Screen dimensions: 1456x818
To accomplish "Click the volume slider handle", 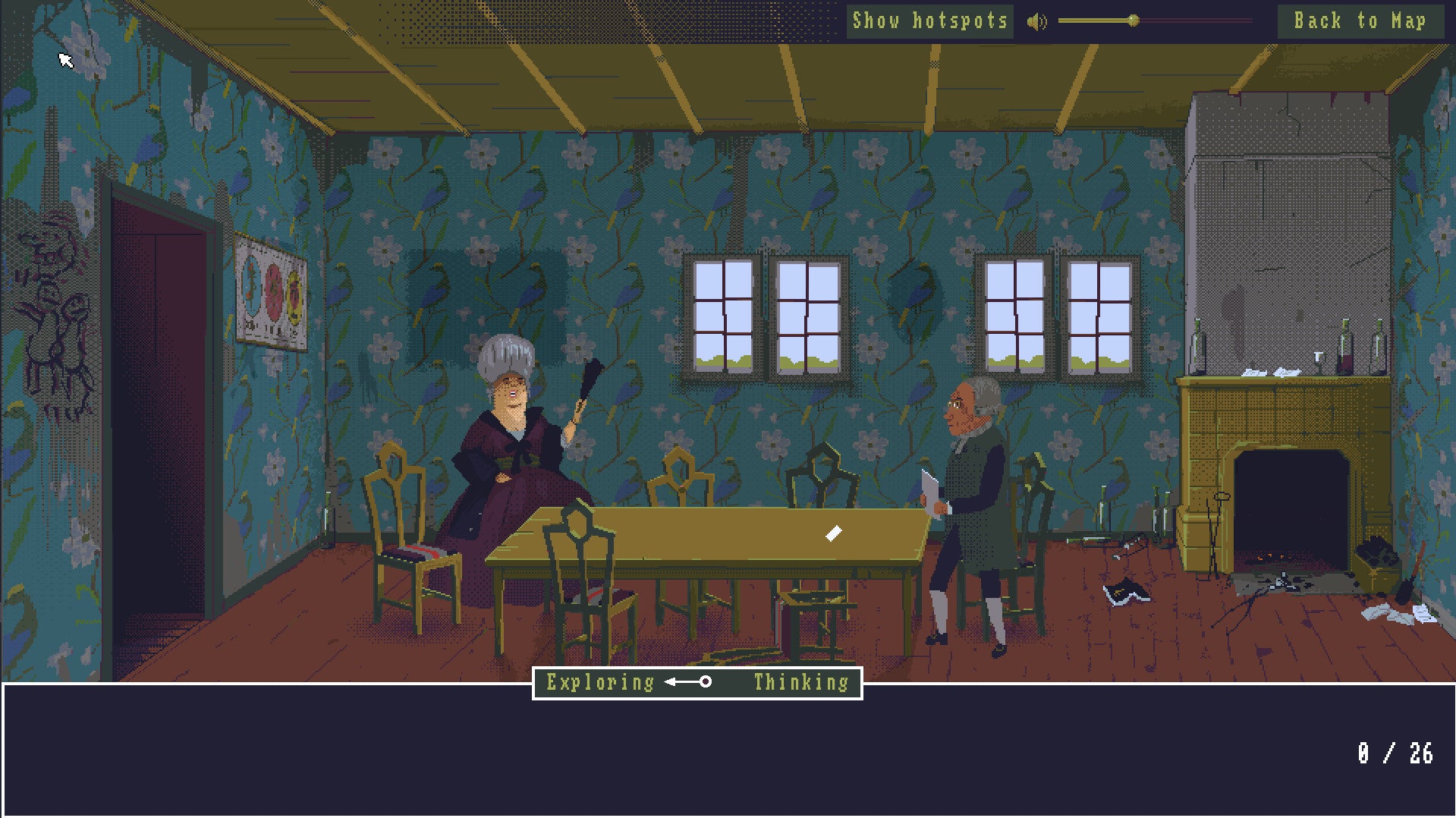I will [x=1133, y=21].
